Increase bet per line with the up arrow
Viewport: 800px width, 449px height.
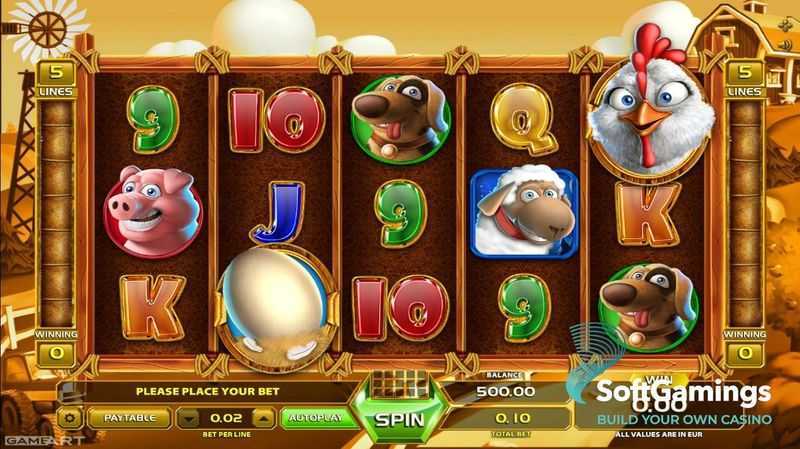click(263, 417)
